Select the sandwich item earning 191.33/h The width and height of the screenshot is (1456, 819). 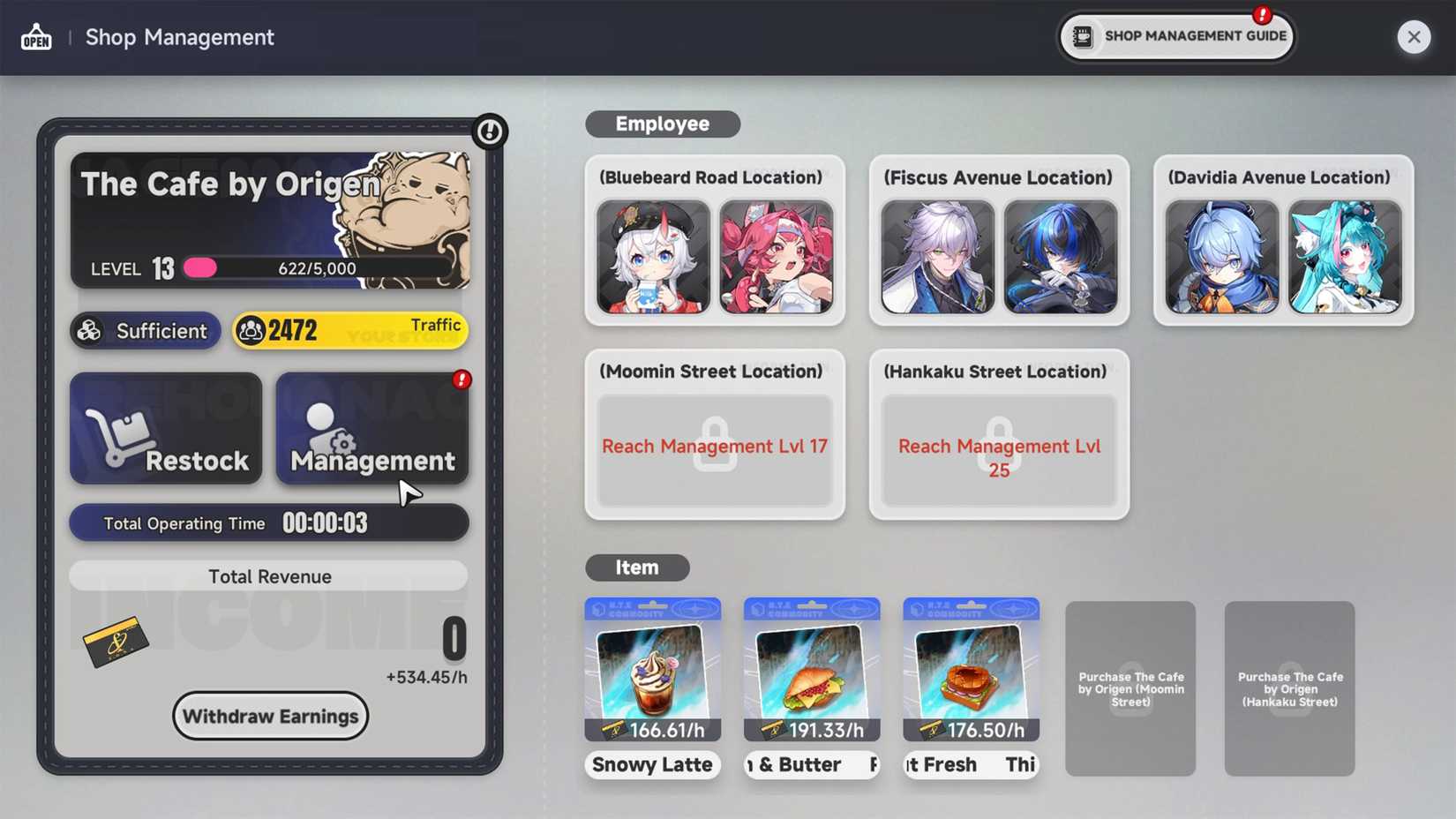[811, 671]
